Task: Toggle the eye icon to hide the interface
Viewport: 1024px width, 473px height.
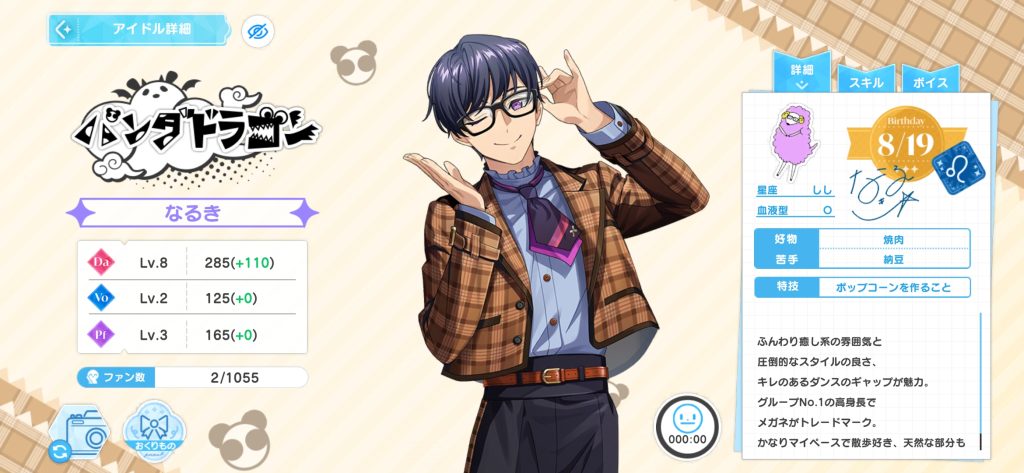Action: (259, 31)
